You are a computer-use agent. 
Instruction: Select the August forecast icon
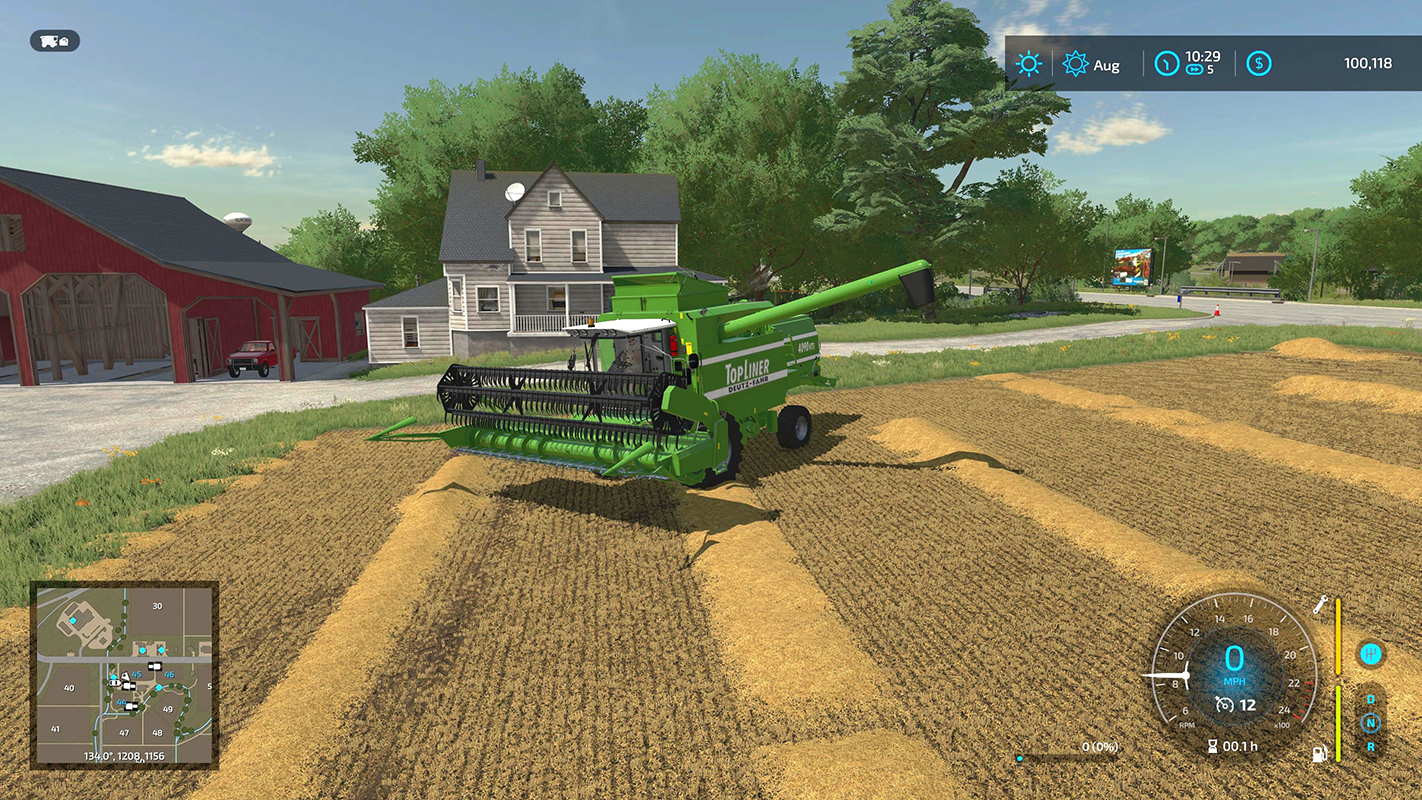(x=1076, y=63)
